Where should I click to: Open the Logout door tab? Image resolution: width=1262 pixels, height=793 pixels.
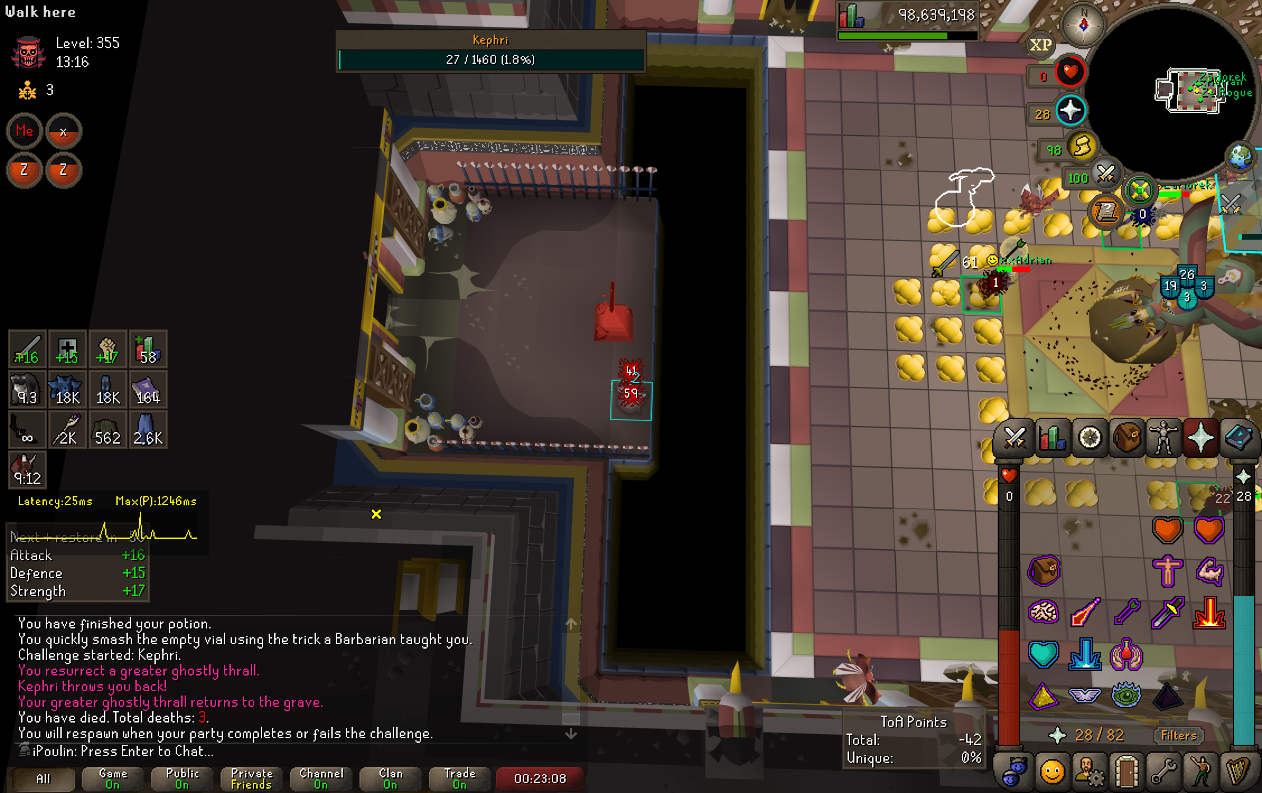1127,771
